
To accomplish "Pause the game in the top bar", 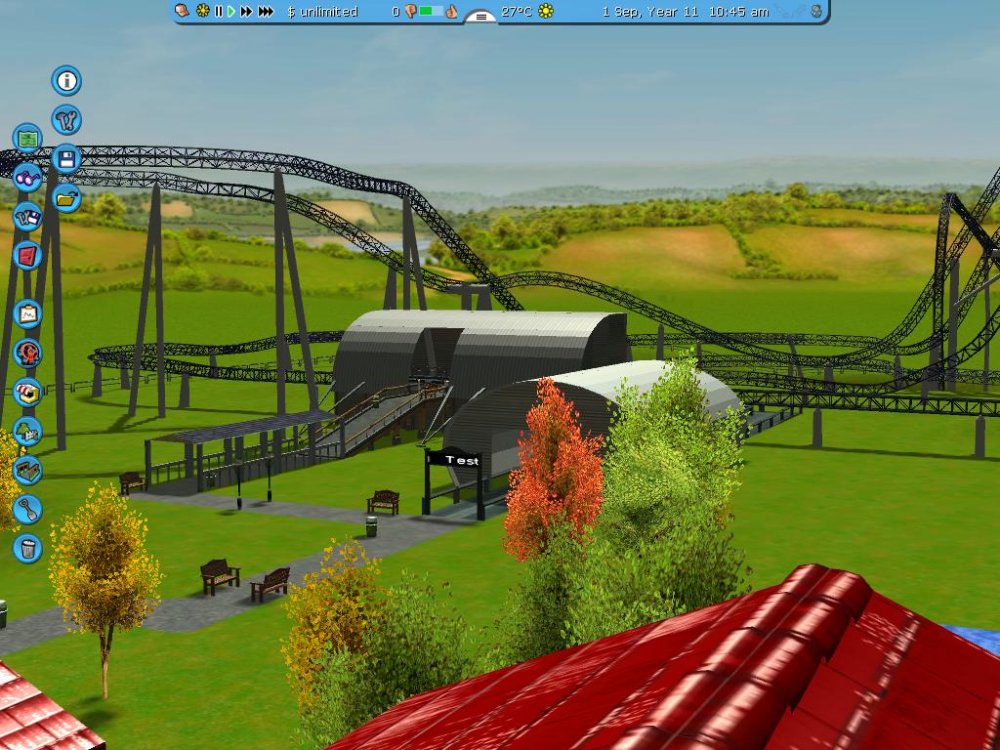I will pos(218,11).
